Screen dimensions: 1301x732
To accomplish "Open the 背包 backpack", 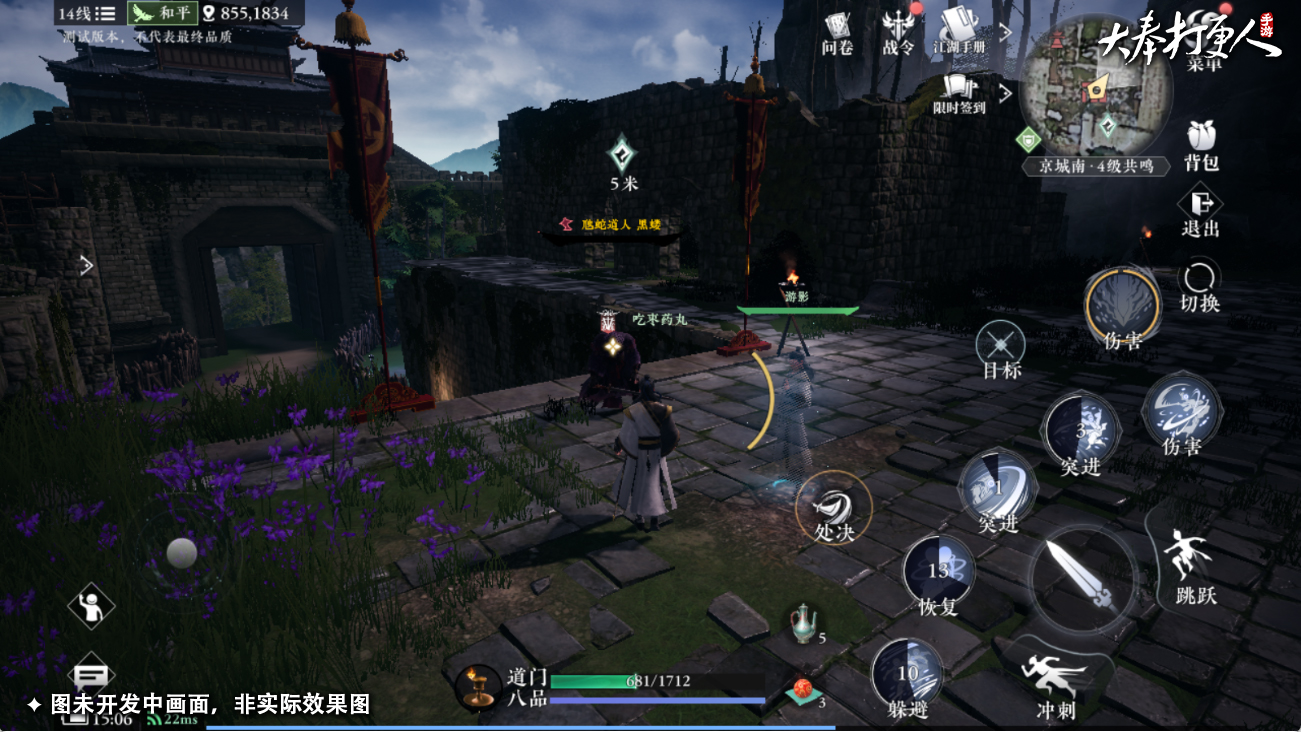I will 1200,145.
